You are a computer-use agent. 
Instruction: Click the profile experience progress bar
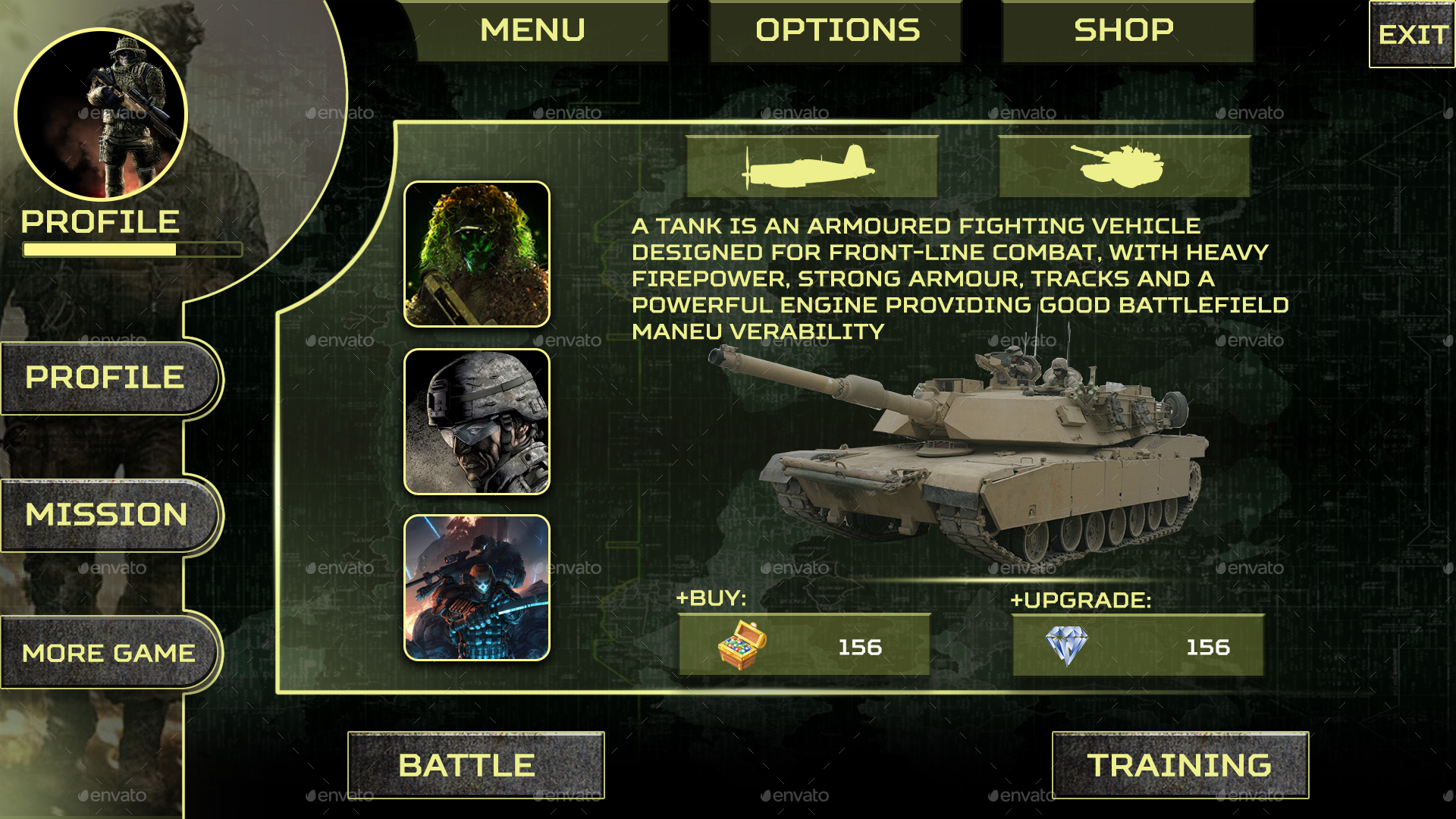(132, 248)
